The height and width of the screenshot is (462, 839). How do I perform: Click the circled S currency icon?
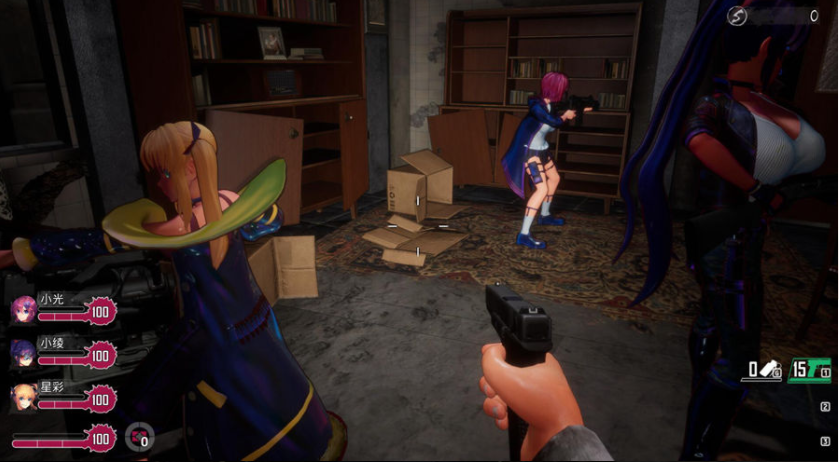tap(738, 15)
